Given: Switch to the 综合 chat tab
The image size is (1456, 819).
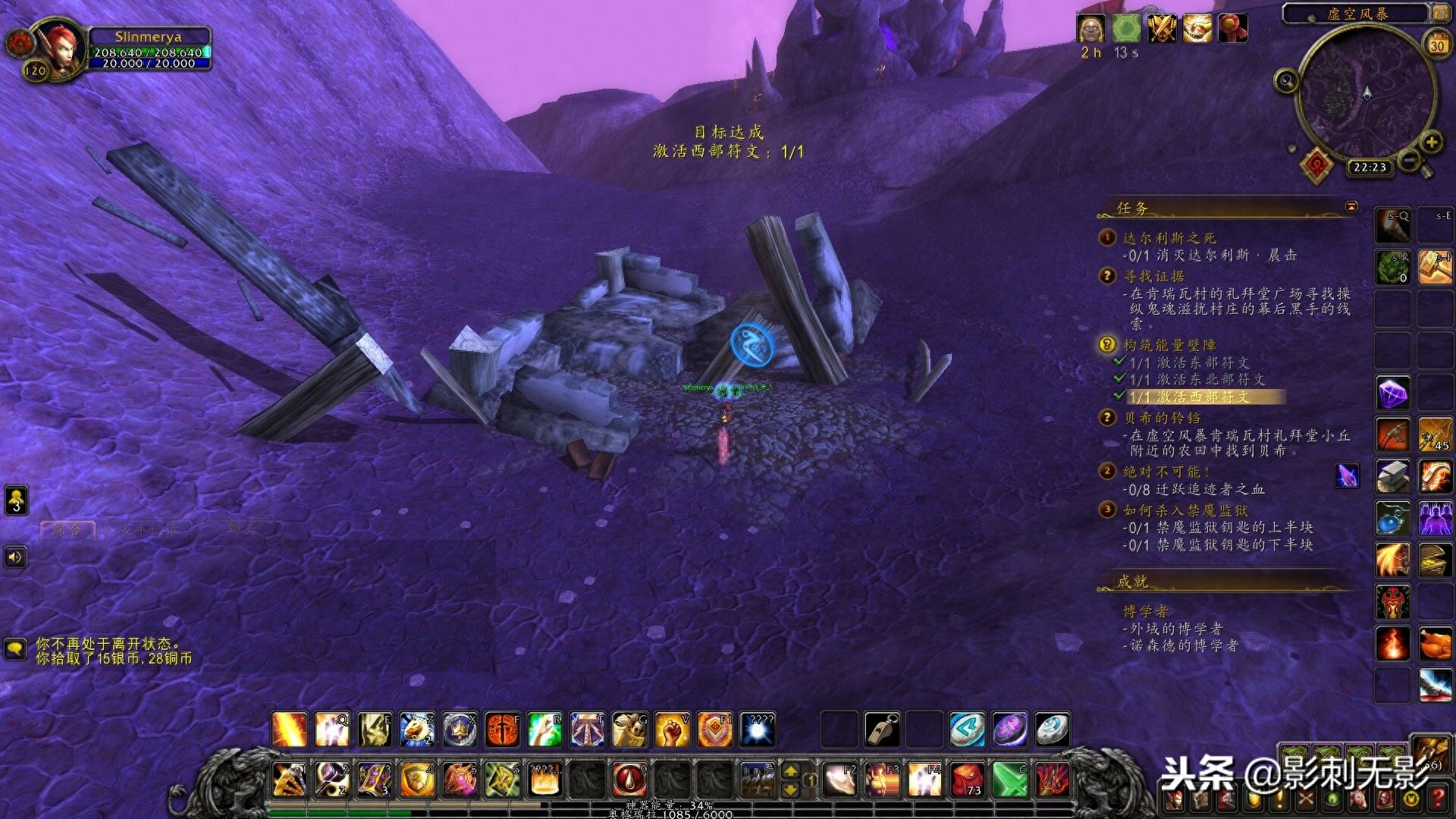Looking at the screenshot, I should [x=68, y=529].
